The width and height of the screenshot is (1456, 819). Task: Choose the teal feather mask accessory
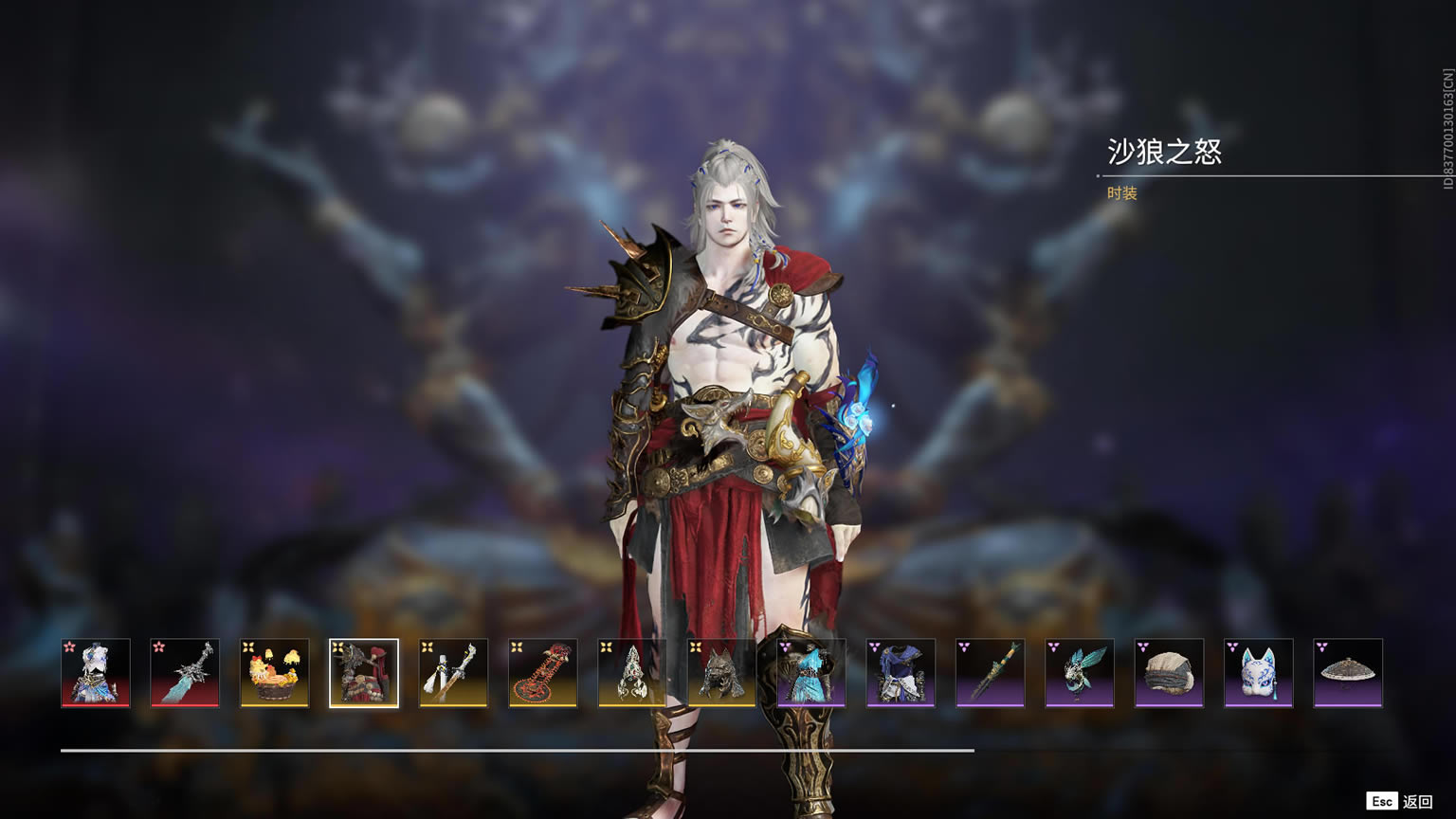pos(1080,673)
